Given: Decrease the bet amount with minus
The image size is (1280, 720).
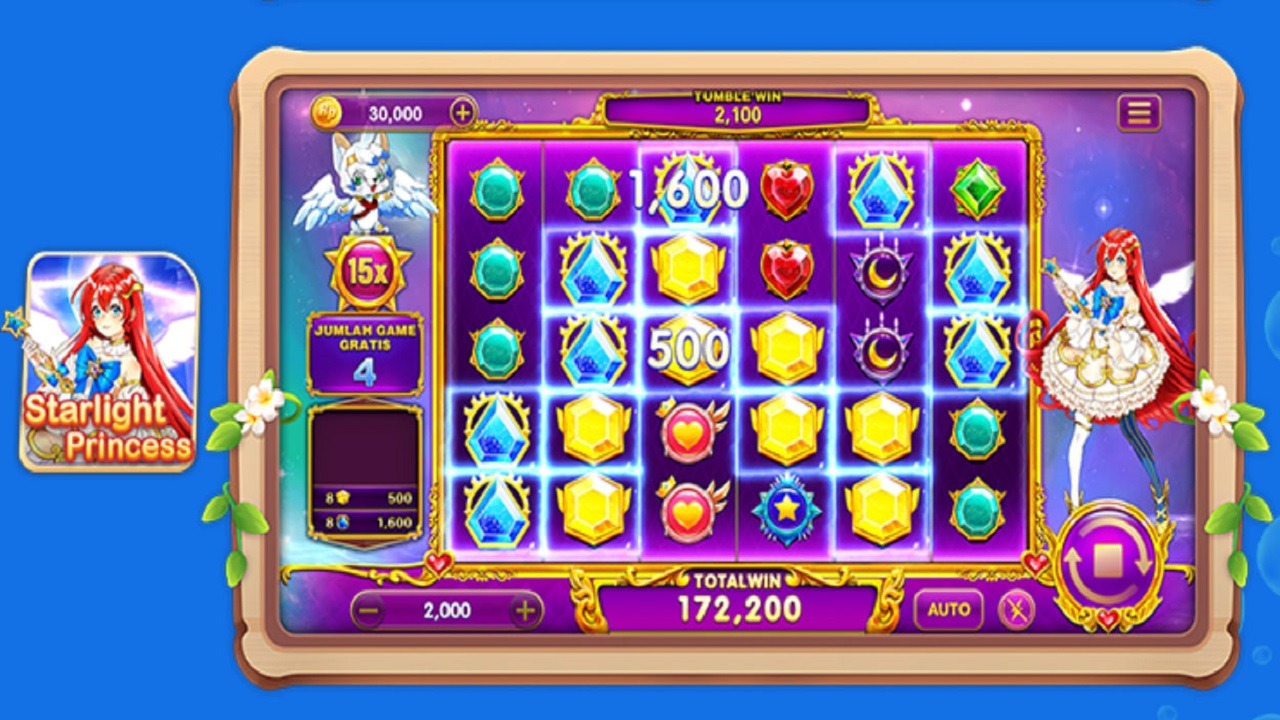Looking at the screenshot, I should [368, 610].
